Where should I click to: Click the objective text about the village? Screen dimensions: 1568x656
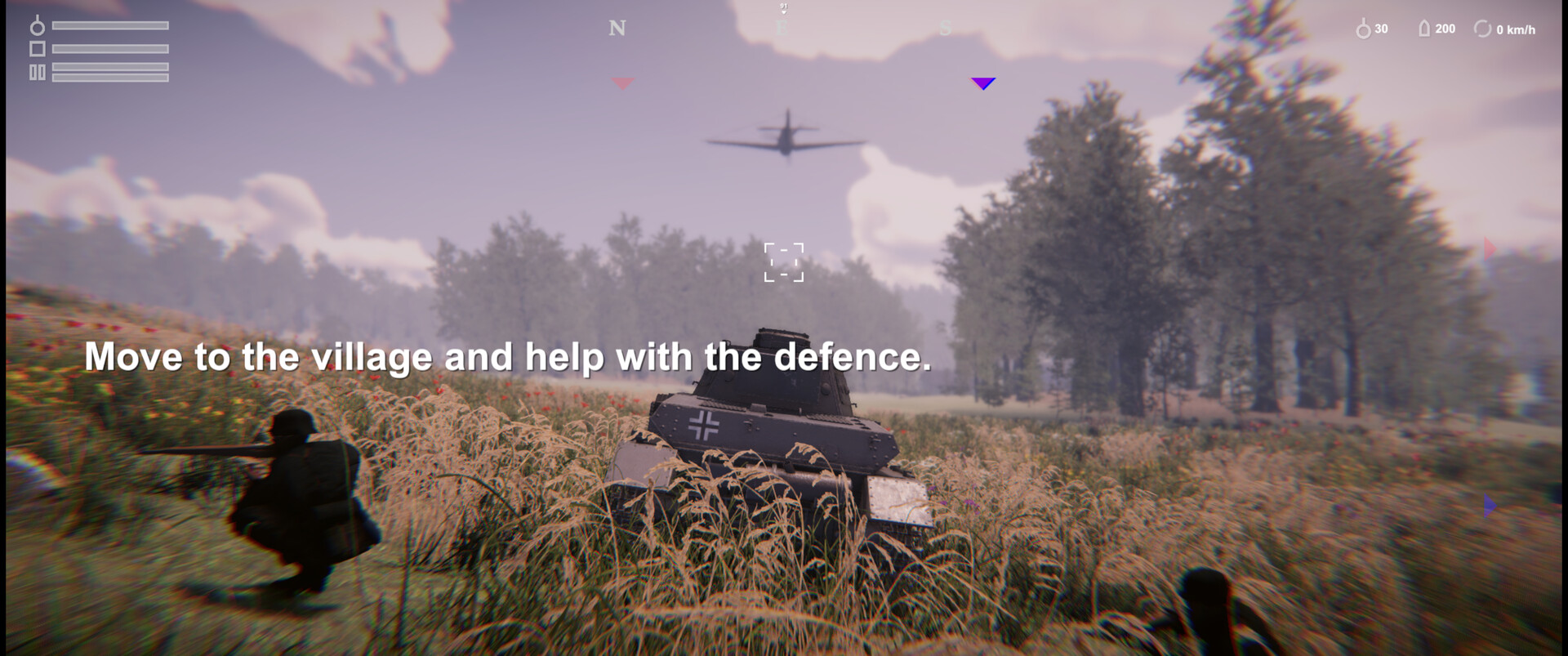tap(508, 357)
